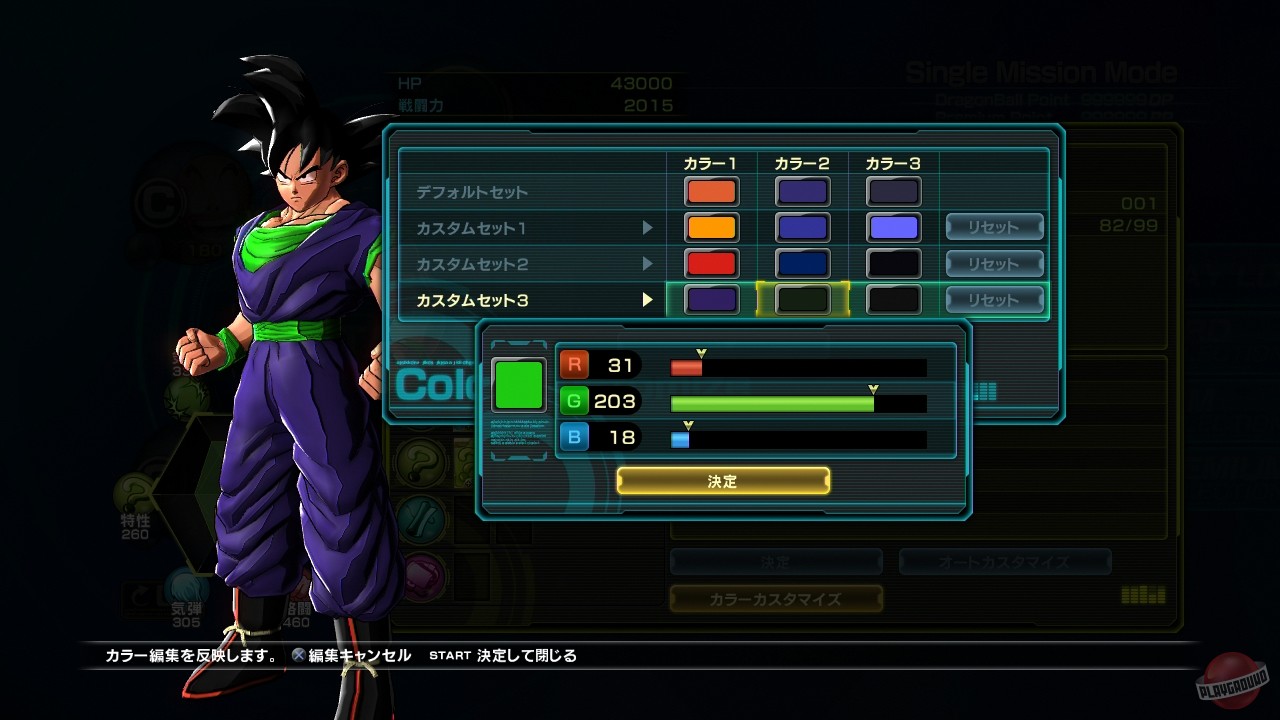Select the pink glove equipment icon
This screenshot has height=720, width=1280.
point(423,573)
